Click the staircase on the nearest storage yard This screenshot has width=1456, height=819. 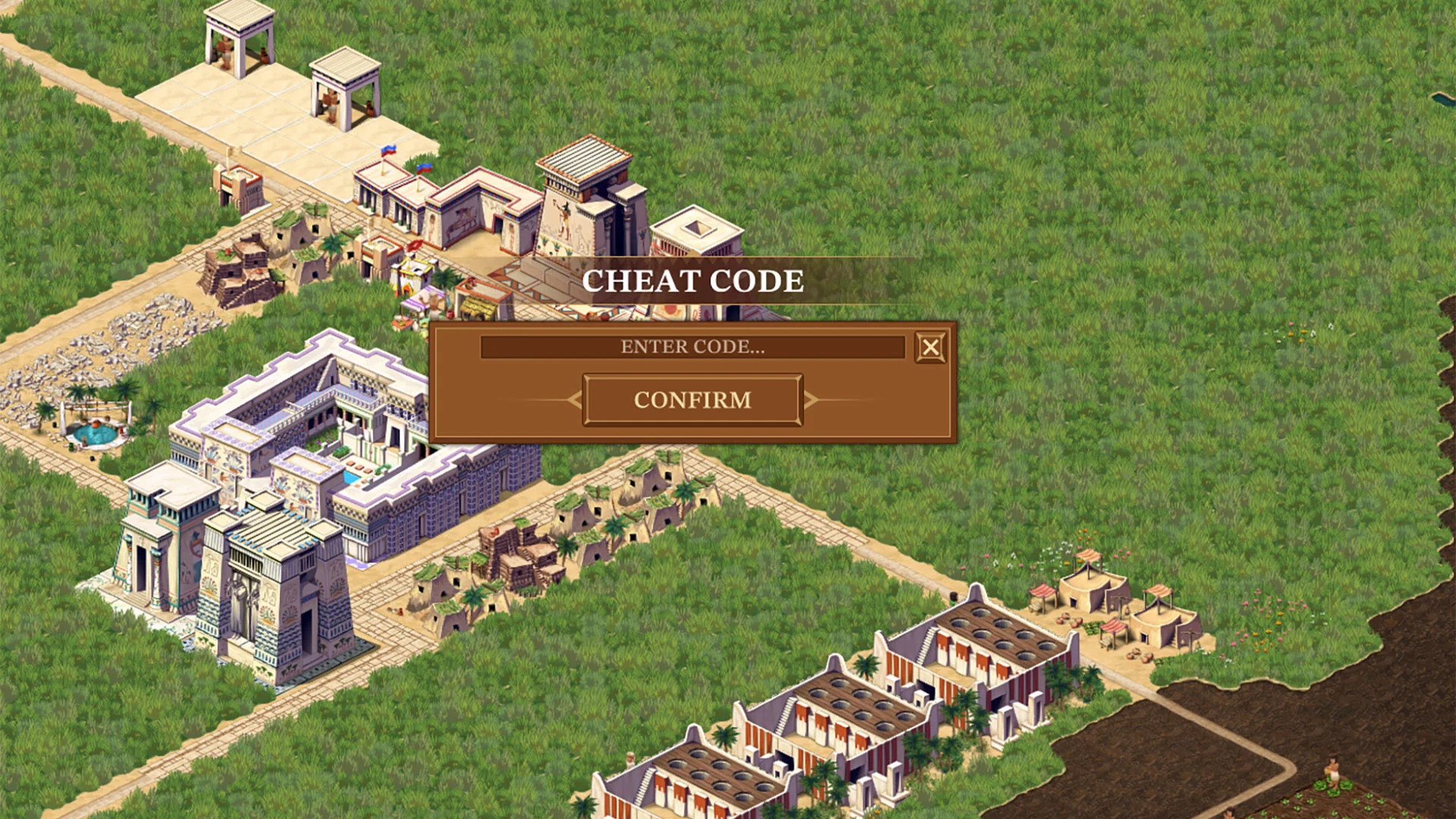click(643, 785)
